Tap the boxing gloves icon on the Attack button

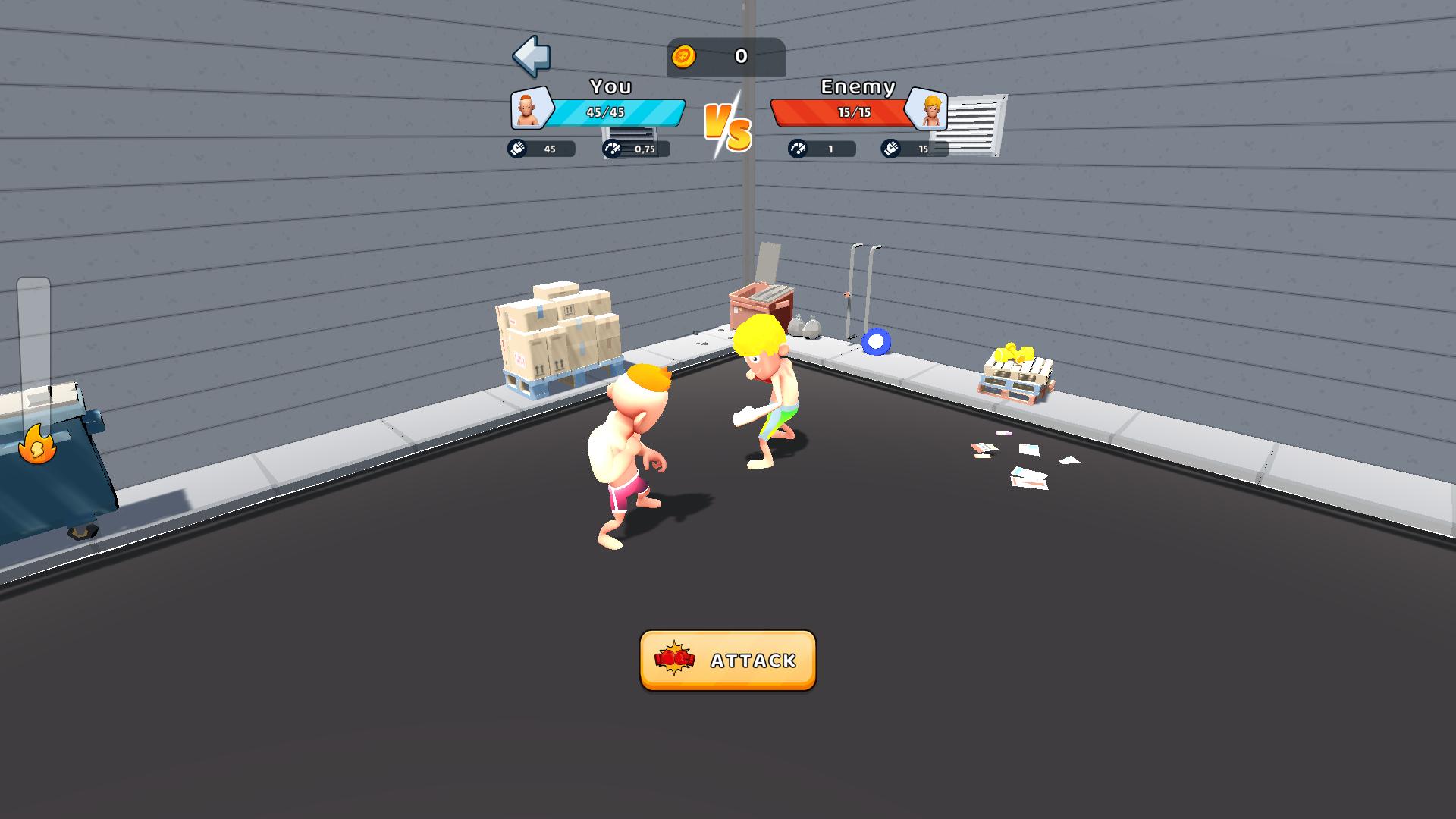673,660
